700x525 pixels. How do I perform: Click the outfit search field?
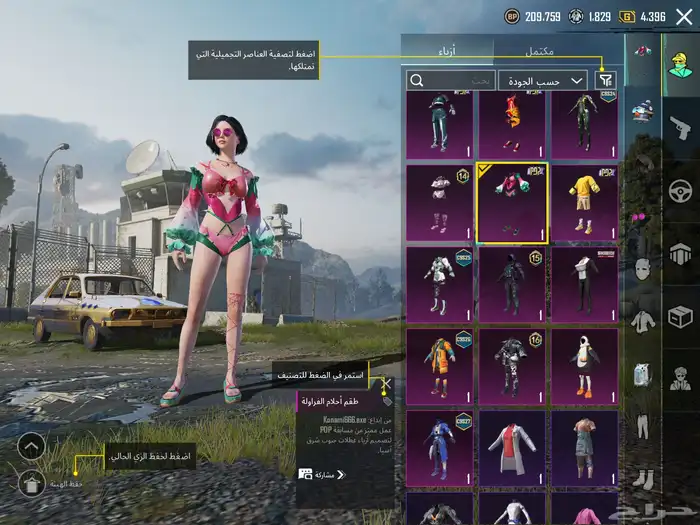click(x=451, y=80)
